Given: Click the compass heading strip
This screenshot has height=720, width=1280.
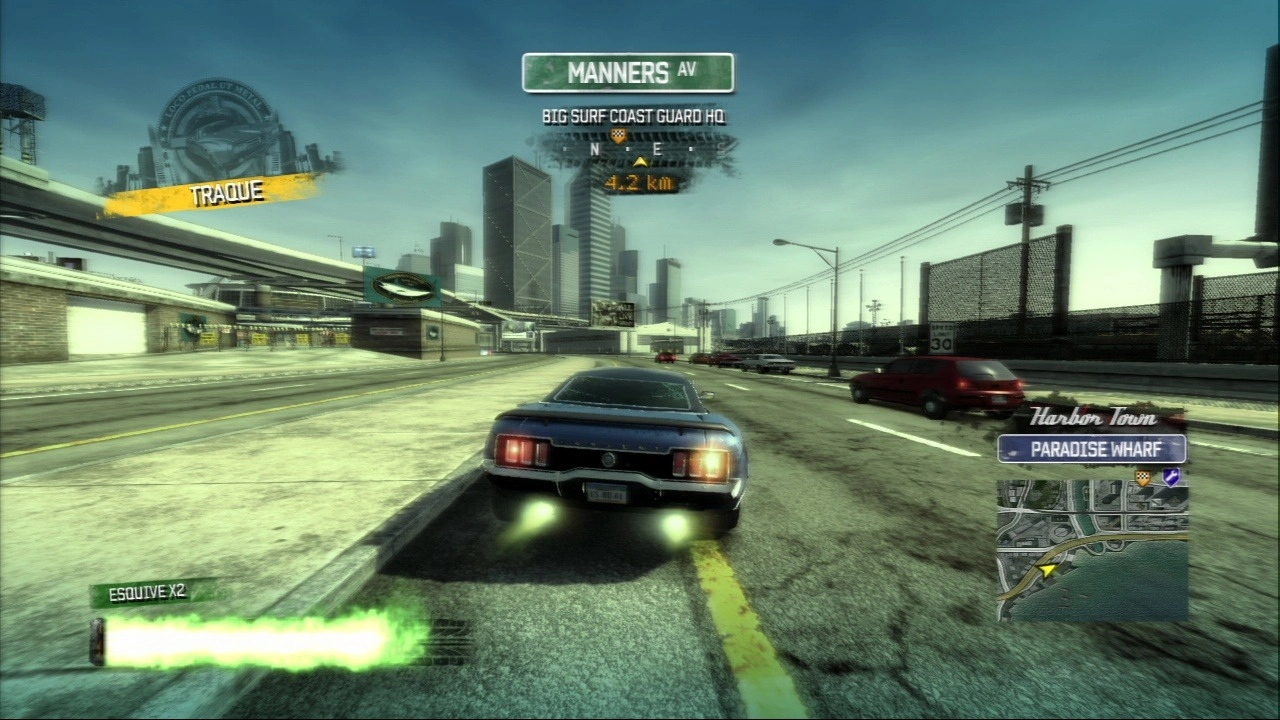Looking at the screenshot, I should point(637,150).
